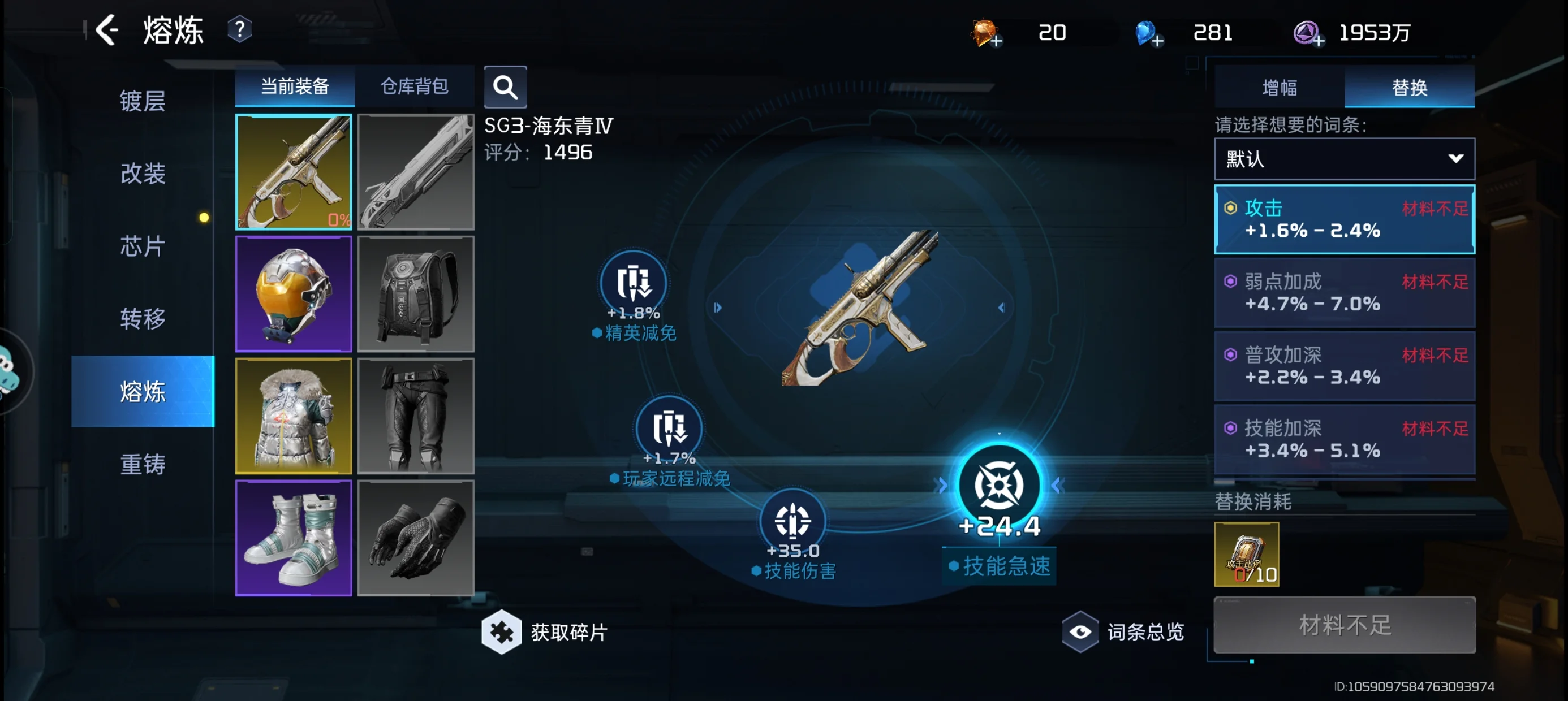This screenshot has height=701, width=1568.
Task: Go to the 转移 menu entry
Action: [143, 319]
